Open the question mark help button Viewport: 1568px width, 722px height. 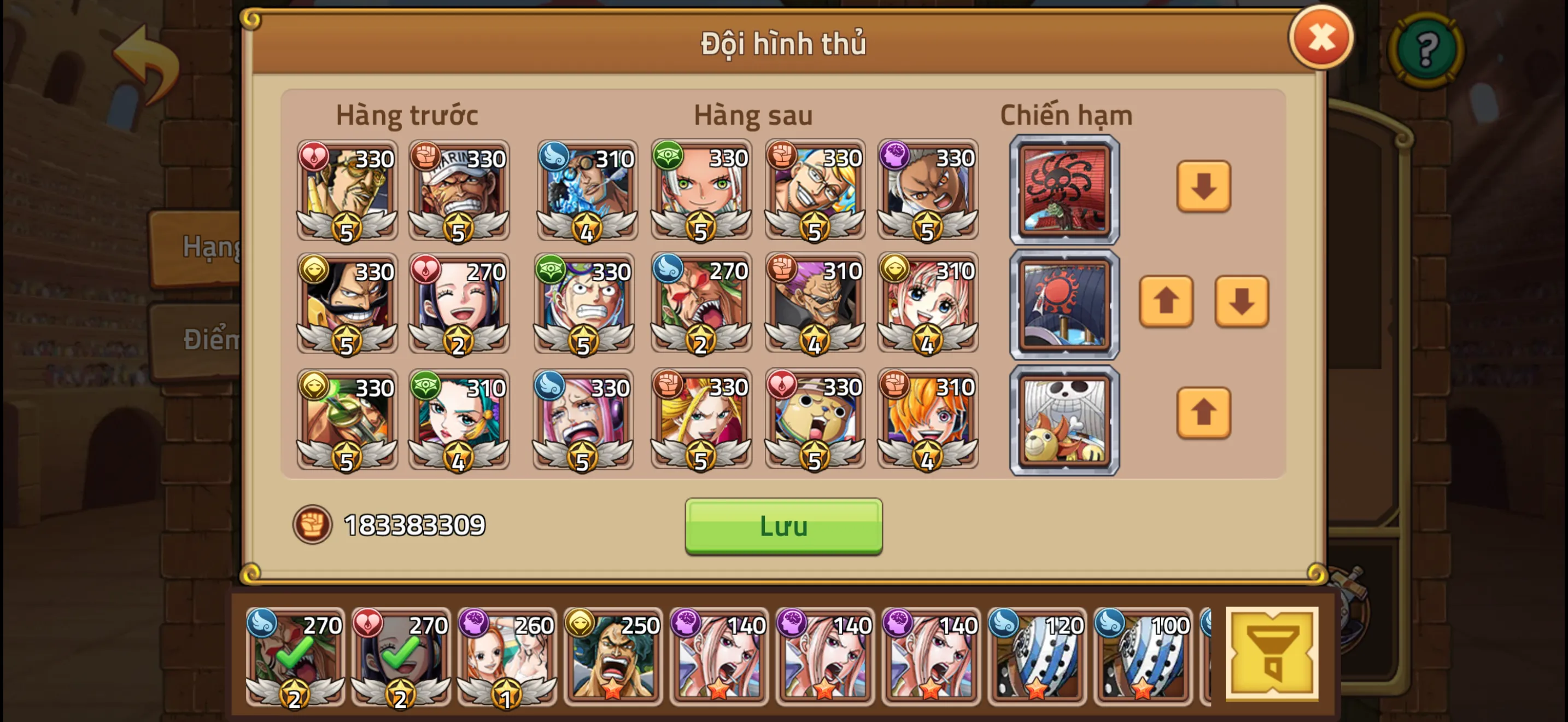1425,50
